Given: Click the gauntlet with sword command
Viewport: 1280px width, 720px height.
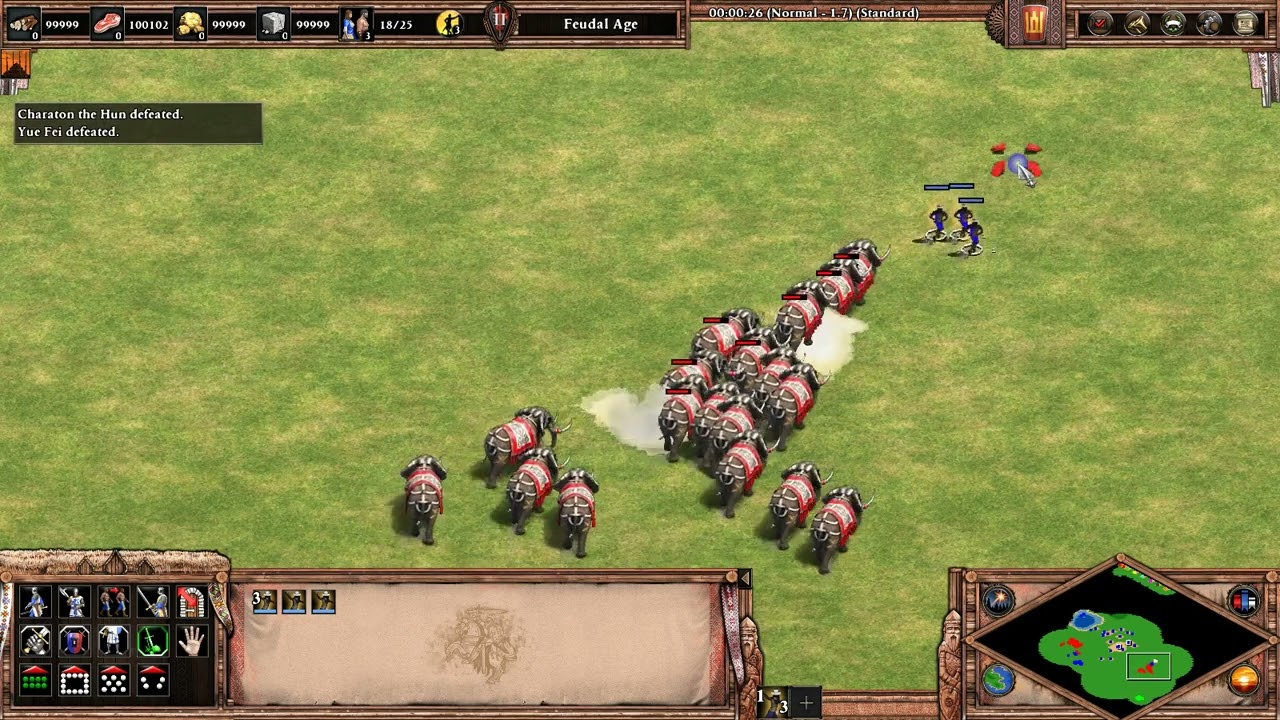Looking at the screenshot, I should [35, 641].
